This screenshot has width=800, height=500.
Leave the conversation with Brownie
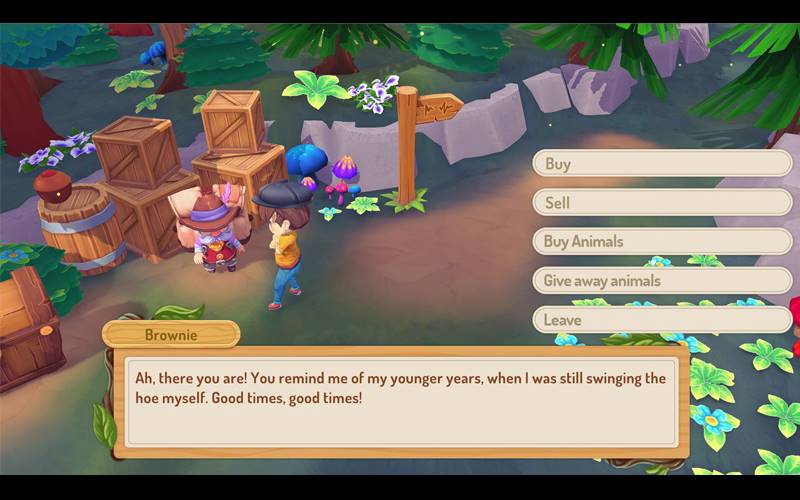(x=662, y=320)
